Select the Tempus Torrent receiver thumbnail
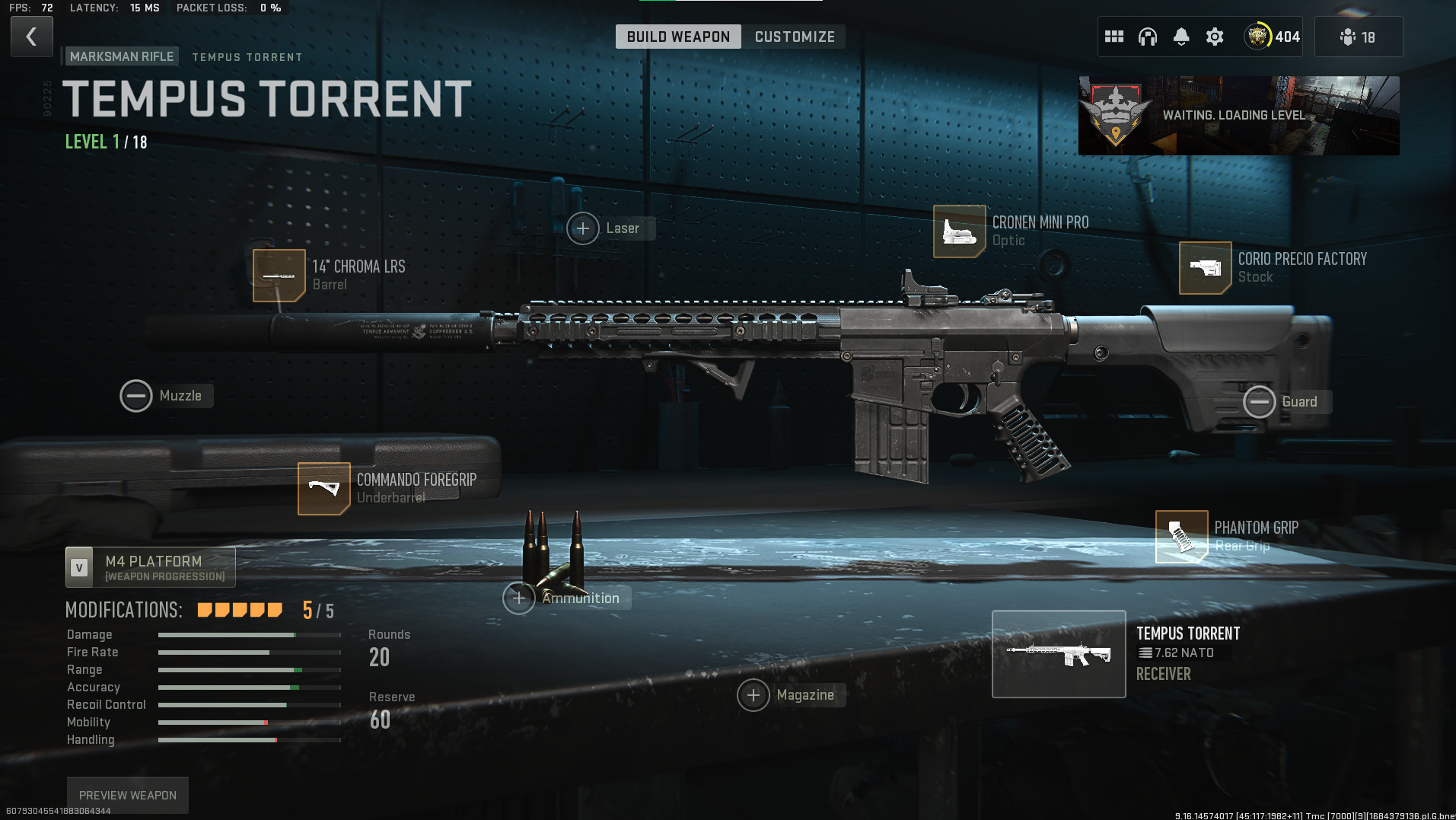Image resolution: width=1456 pixels, height=820 pixels. (1058, 654)
